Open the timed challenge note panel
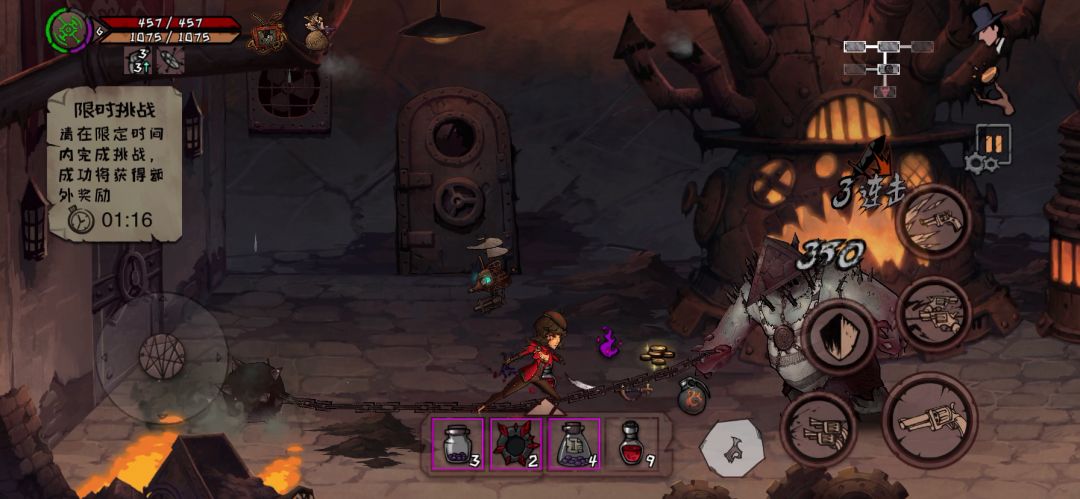Screen dimensions: 1080x499 (x=114, y=164)
